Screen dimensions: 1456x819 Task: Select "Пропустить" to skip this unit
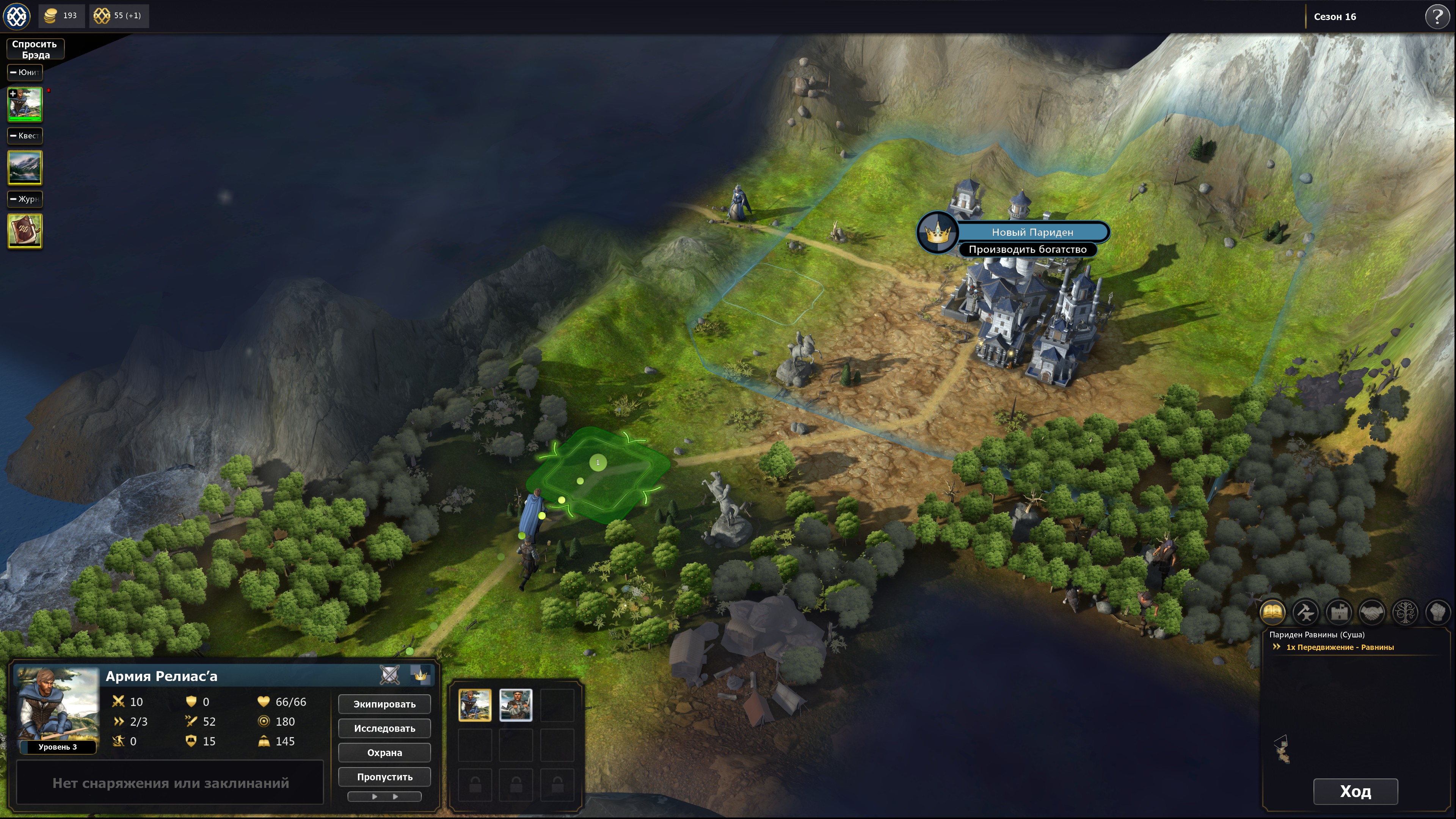click(x=384, y=777)
